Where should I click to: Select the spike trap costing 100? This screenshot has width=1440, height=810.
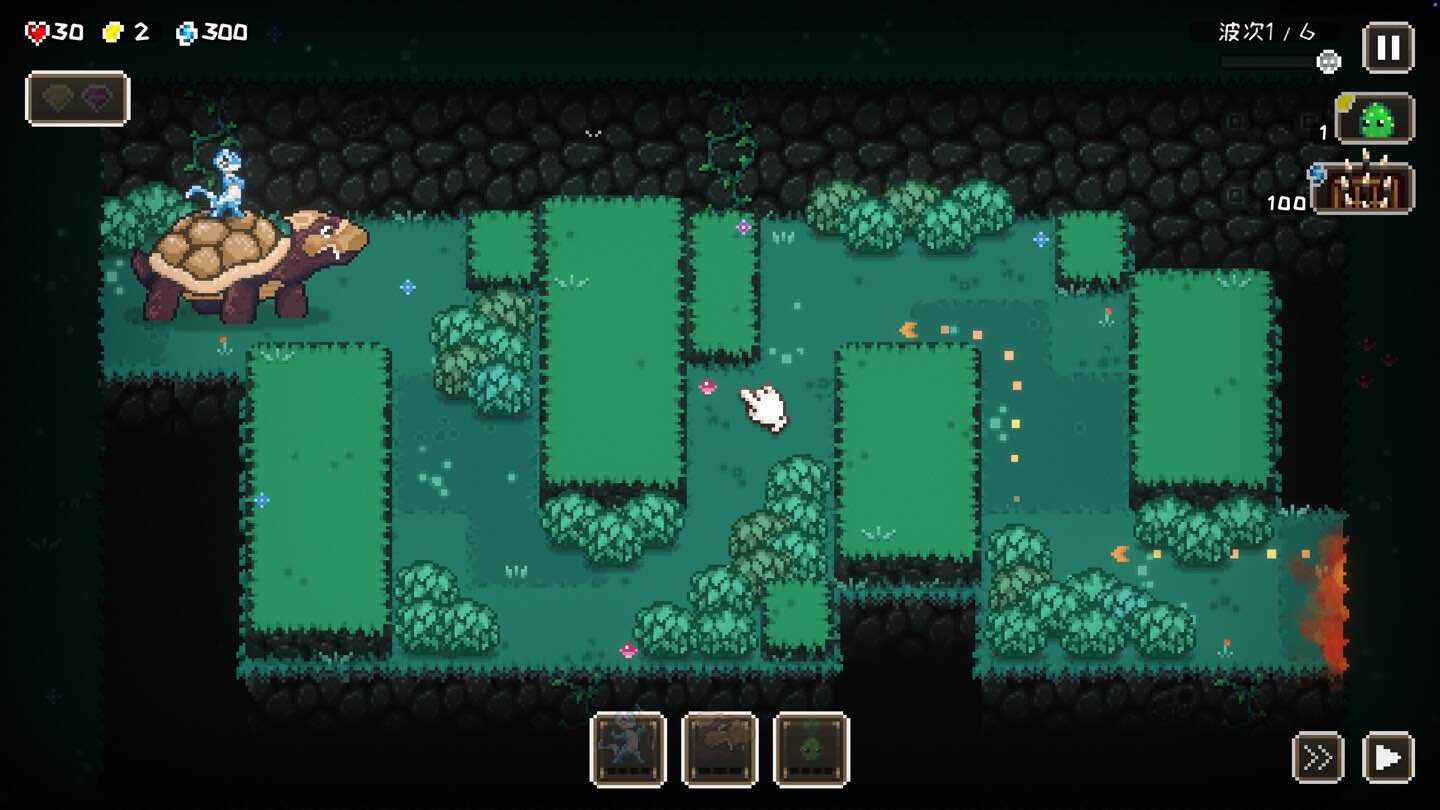click(1371, 190)
